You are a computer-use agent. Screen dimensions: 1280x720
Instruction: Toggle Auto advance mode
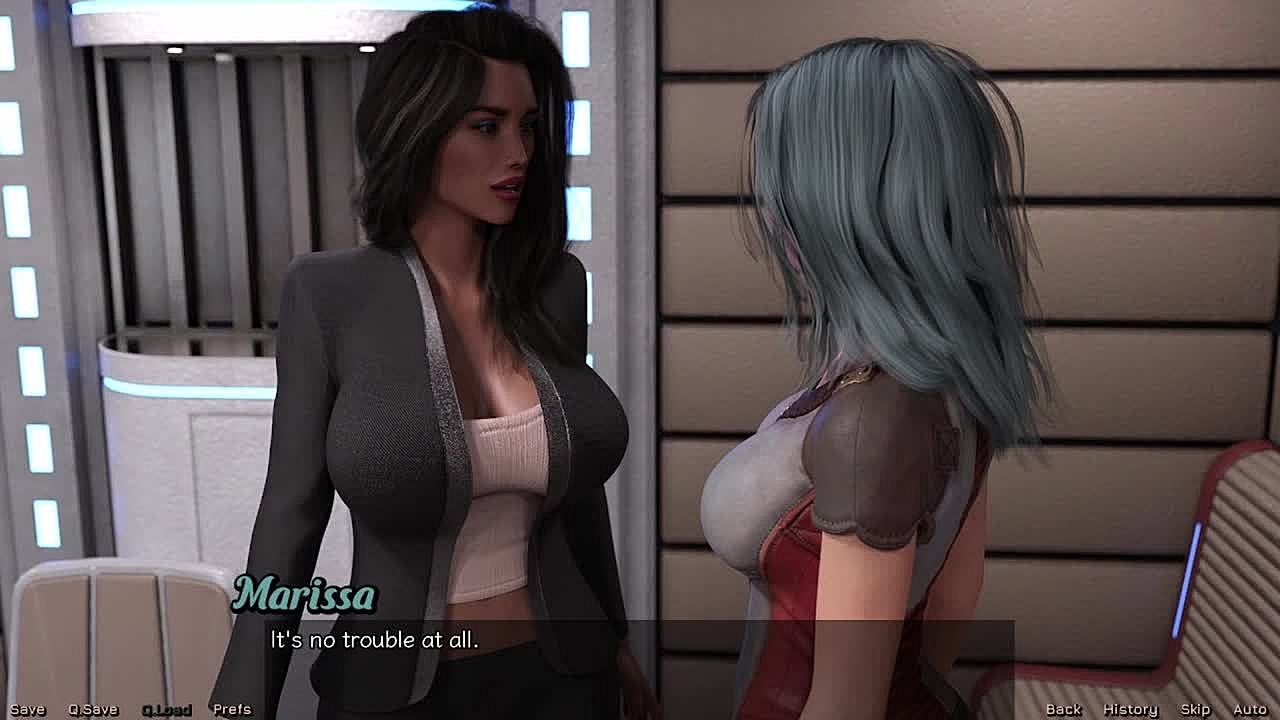tap(1250, 709)
